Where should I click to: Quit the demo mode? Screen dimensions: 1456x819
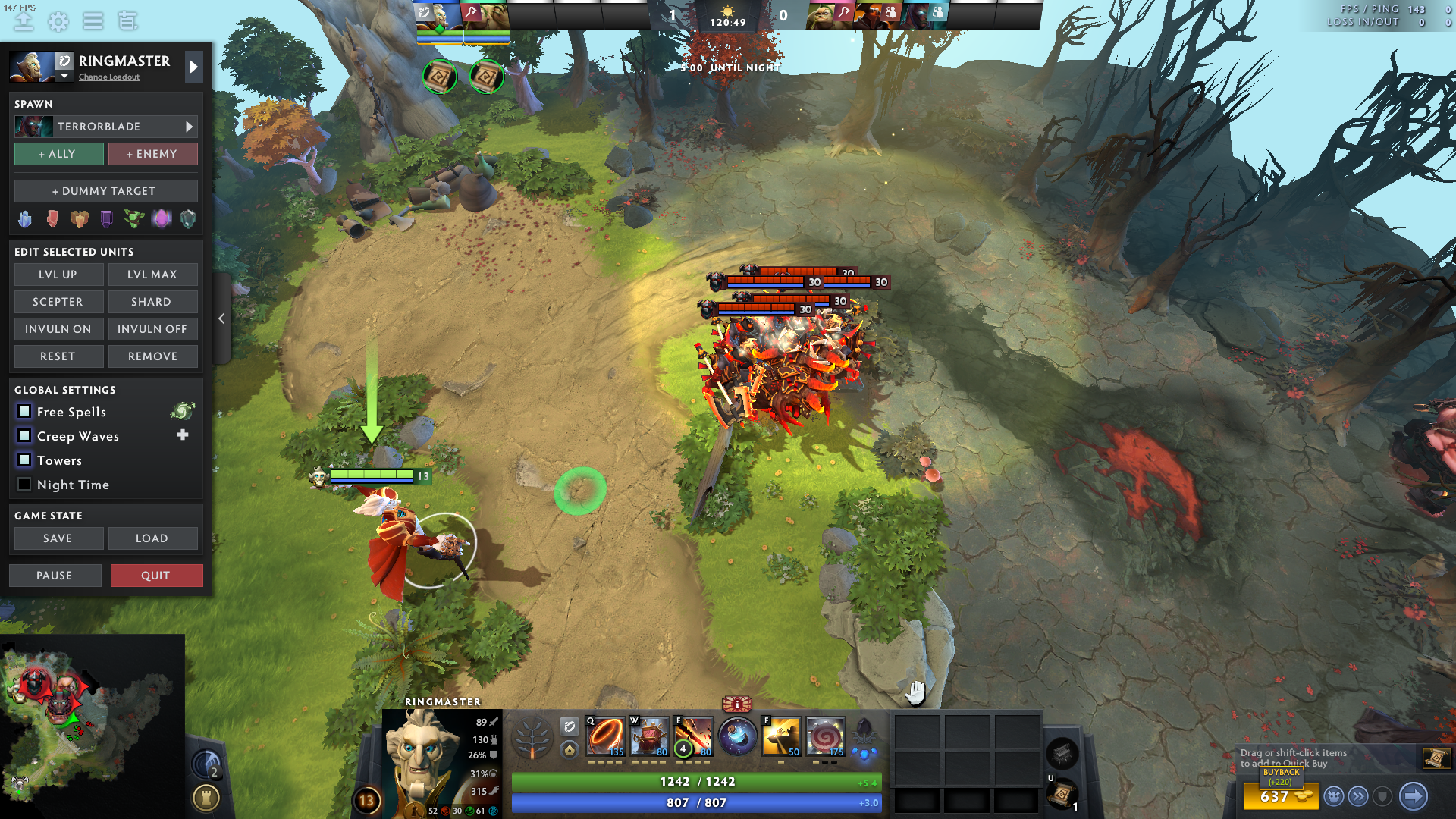[x=156, y=576]
